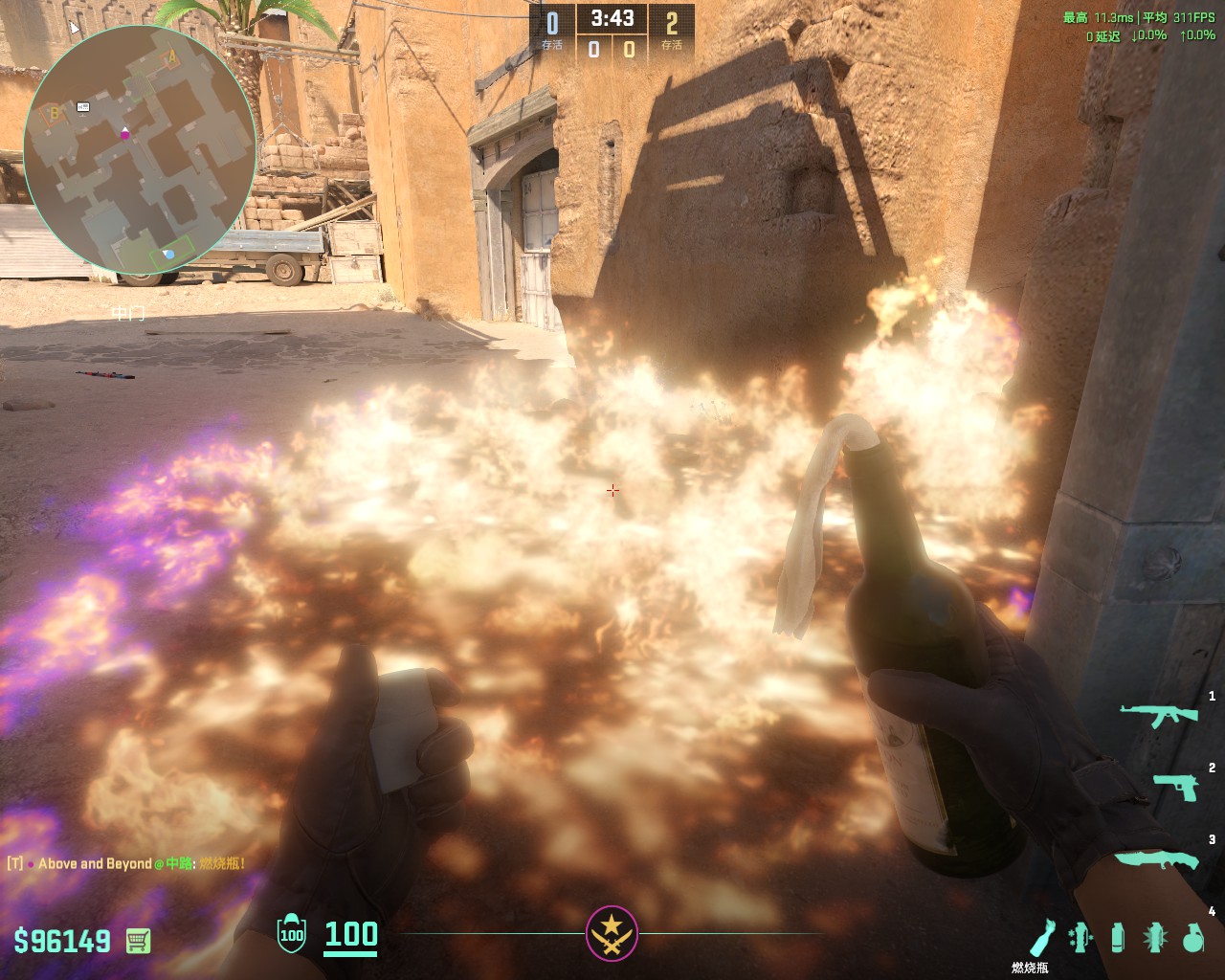Select the AK-47 rifle icon

(1158, 714)
